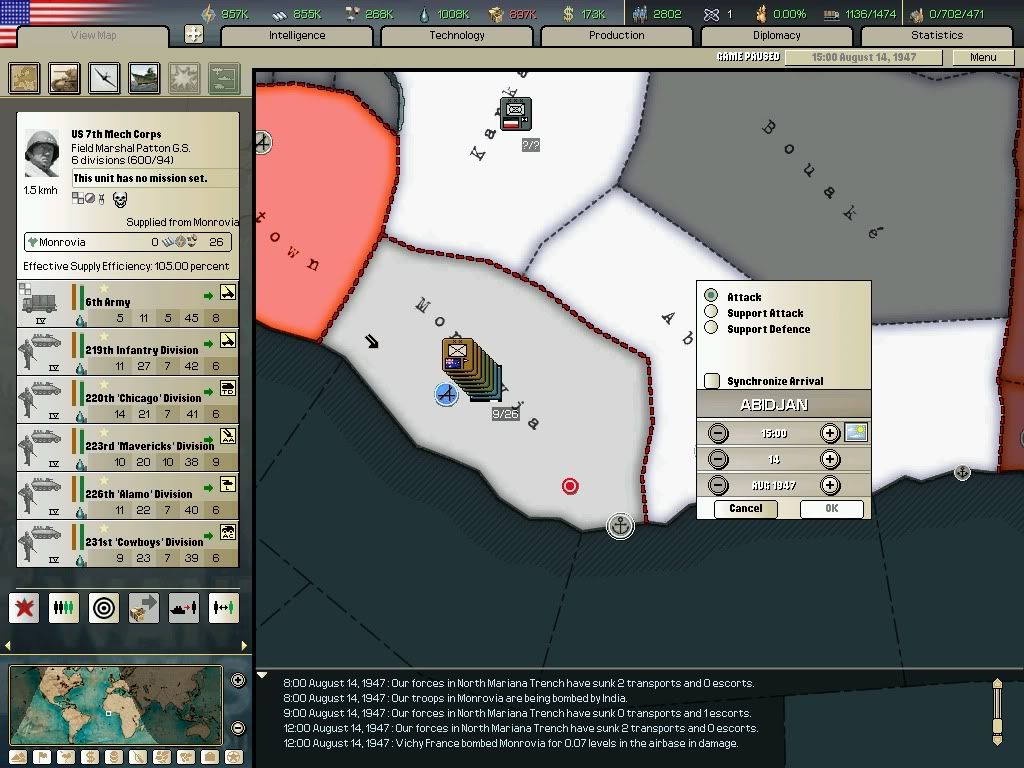1024x768 pixels.
Task: Open the Intelligence tab
Action: [x=297, y=36]
